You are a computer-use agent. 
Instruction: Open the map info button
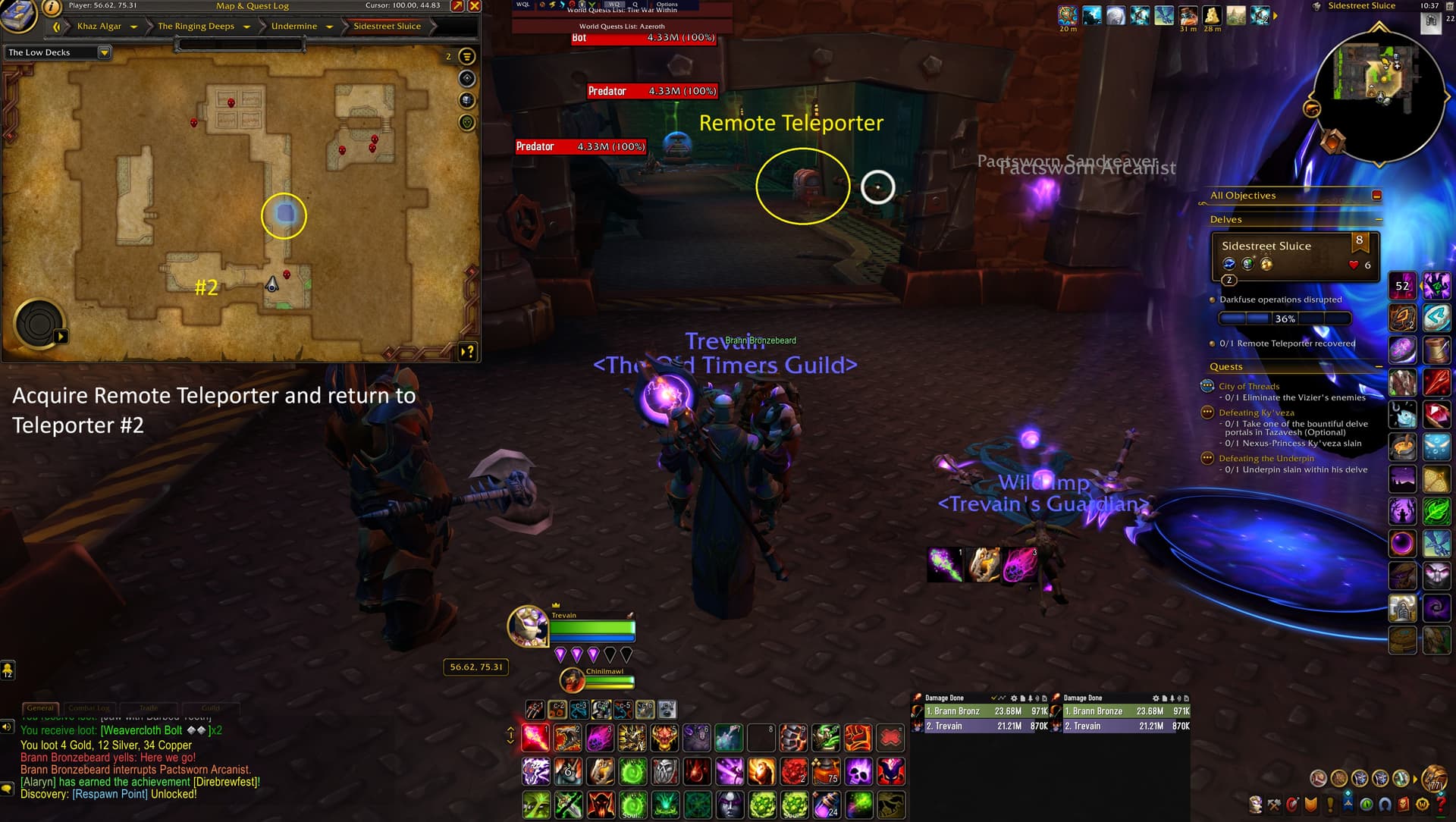click(x=52, y=8)
